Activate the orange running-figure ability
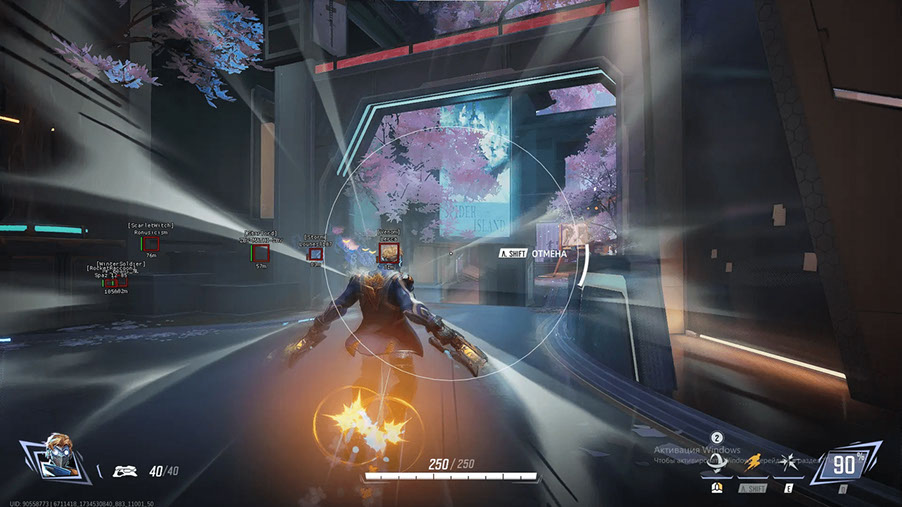 (x=751, y=463)
